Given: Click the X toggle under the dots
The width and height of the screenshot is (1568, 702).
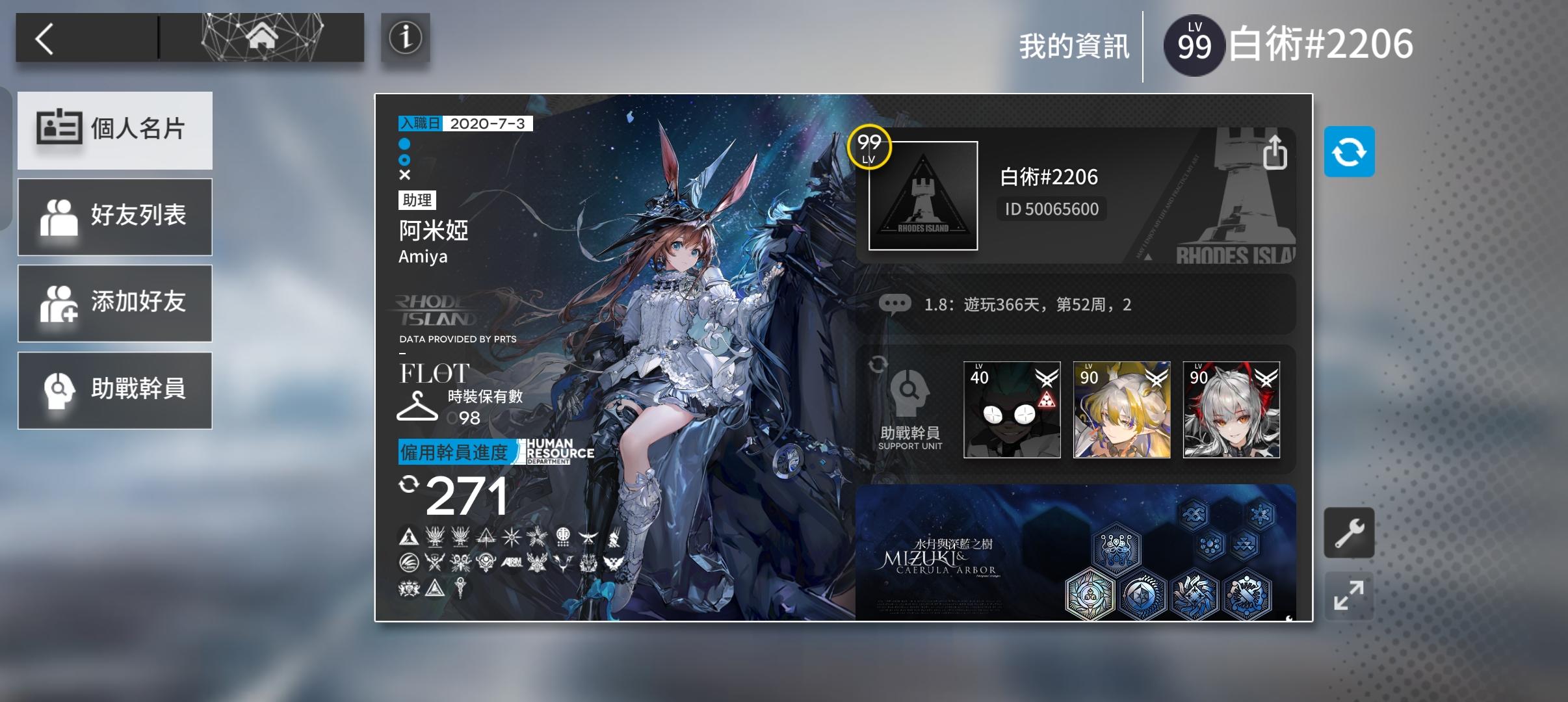Looking at the screenshot, I should point(406,174).
